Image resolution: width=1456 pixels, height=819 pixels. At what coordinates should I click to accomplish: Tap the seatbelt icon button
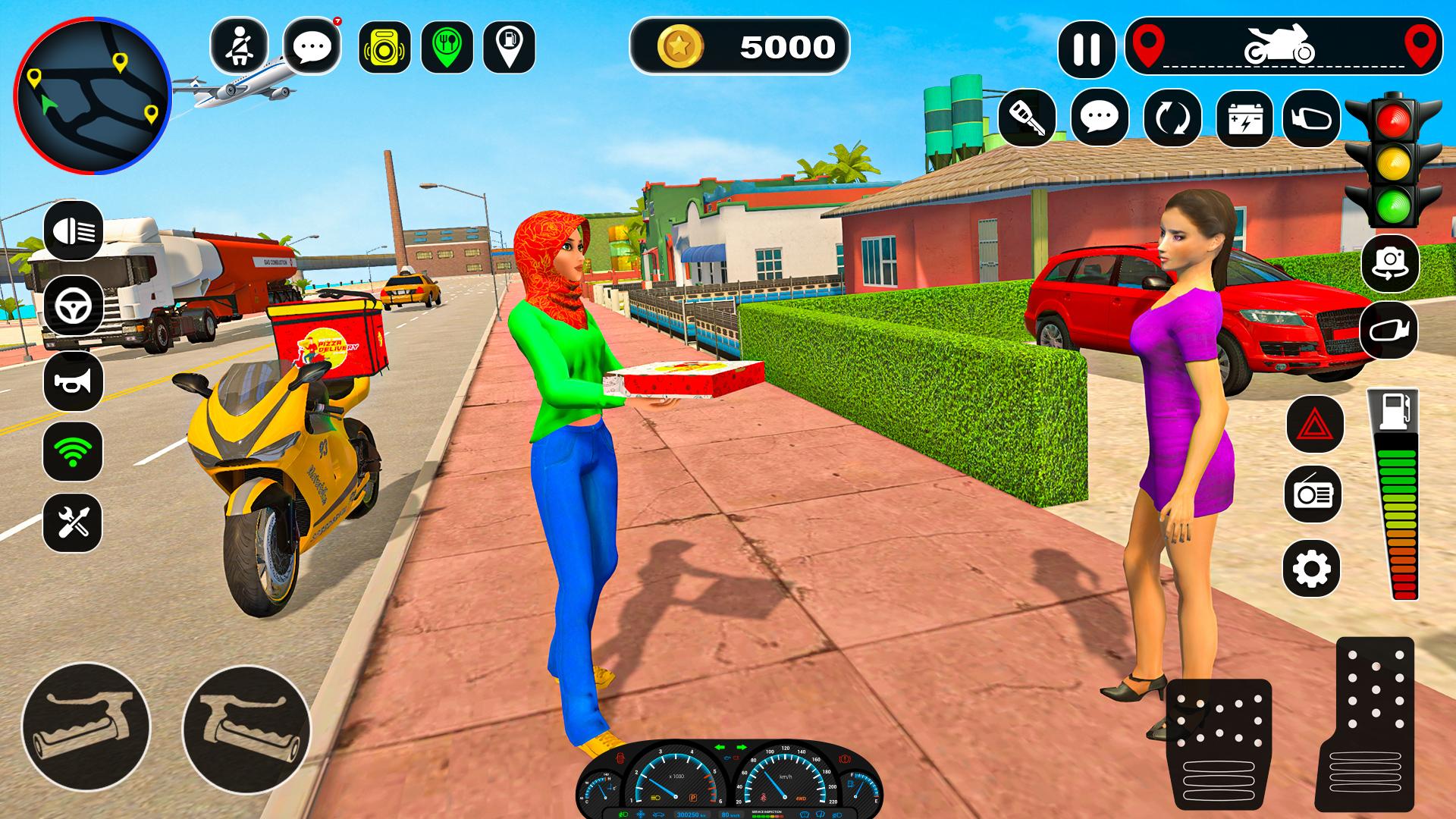pos(239,47)
